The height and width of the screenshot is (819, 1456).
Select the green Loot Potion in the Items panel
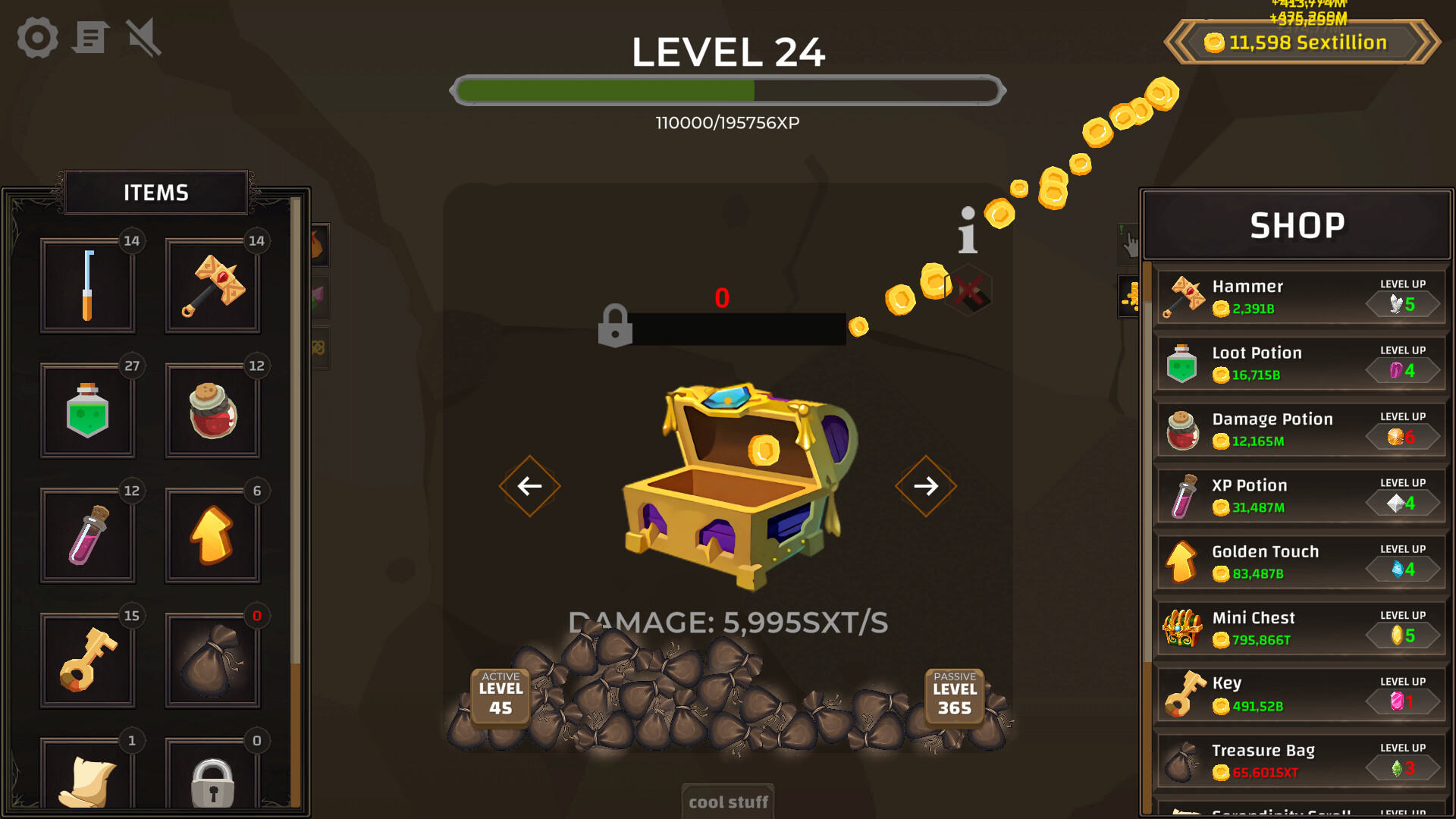(x=88, y=410)
